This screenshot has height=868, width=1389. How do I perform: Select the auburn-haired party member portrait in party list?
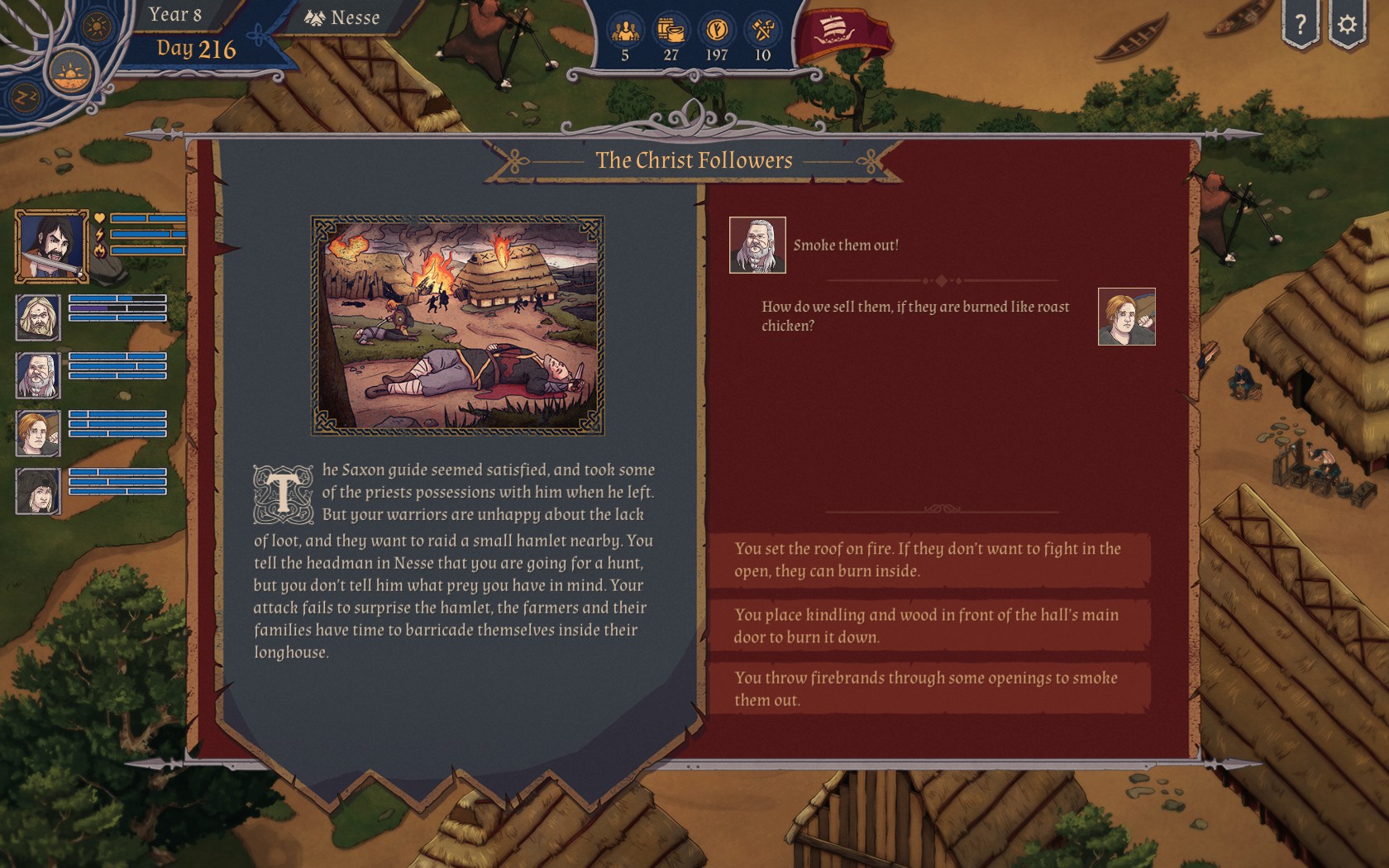(38, 433)
